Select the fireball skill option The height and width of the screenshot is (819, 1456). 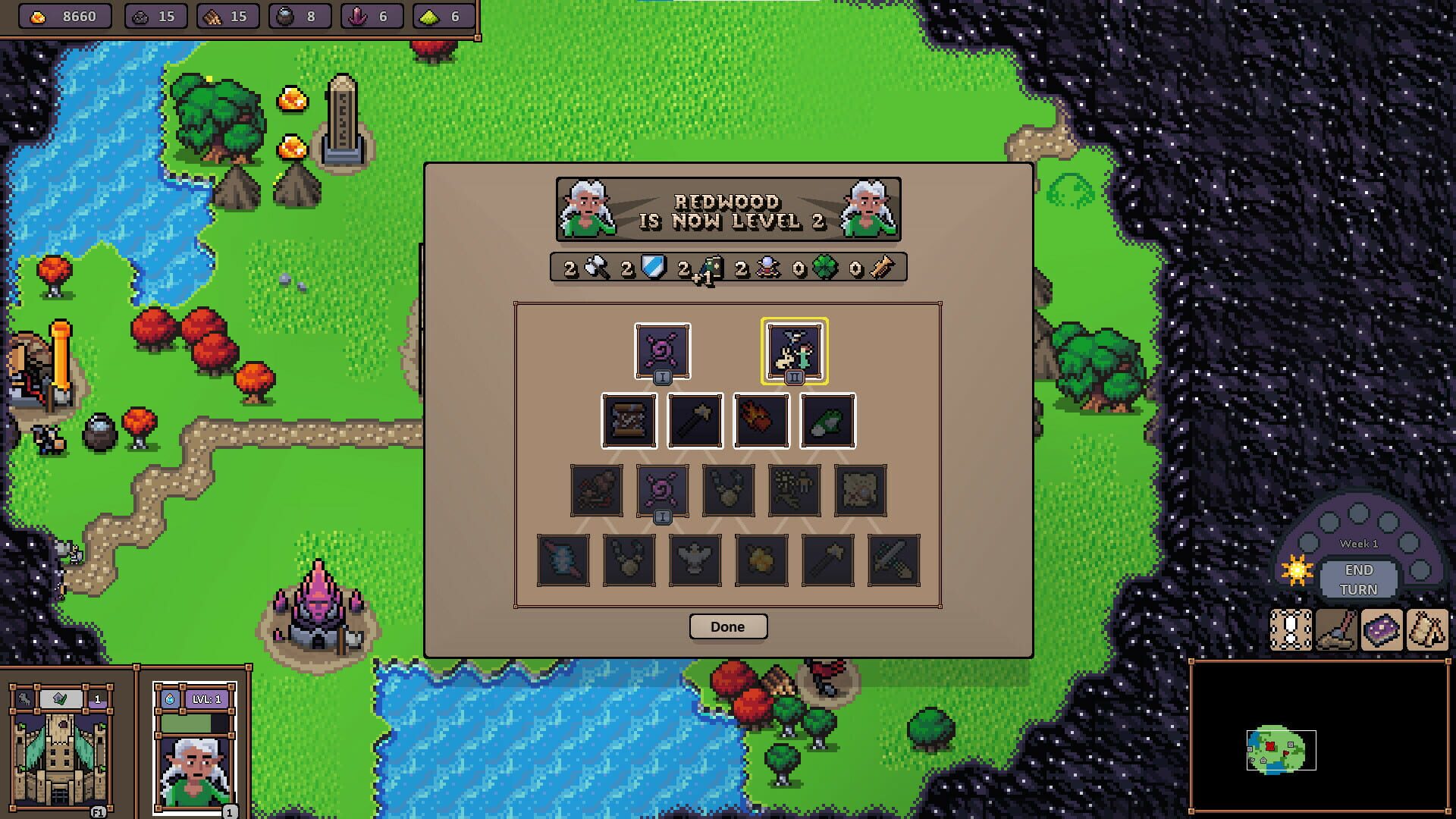[760, 419]
